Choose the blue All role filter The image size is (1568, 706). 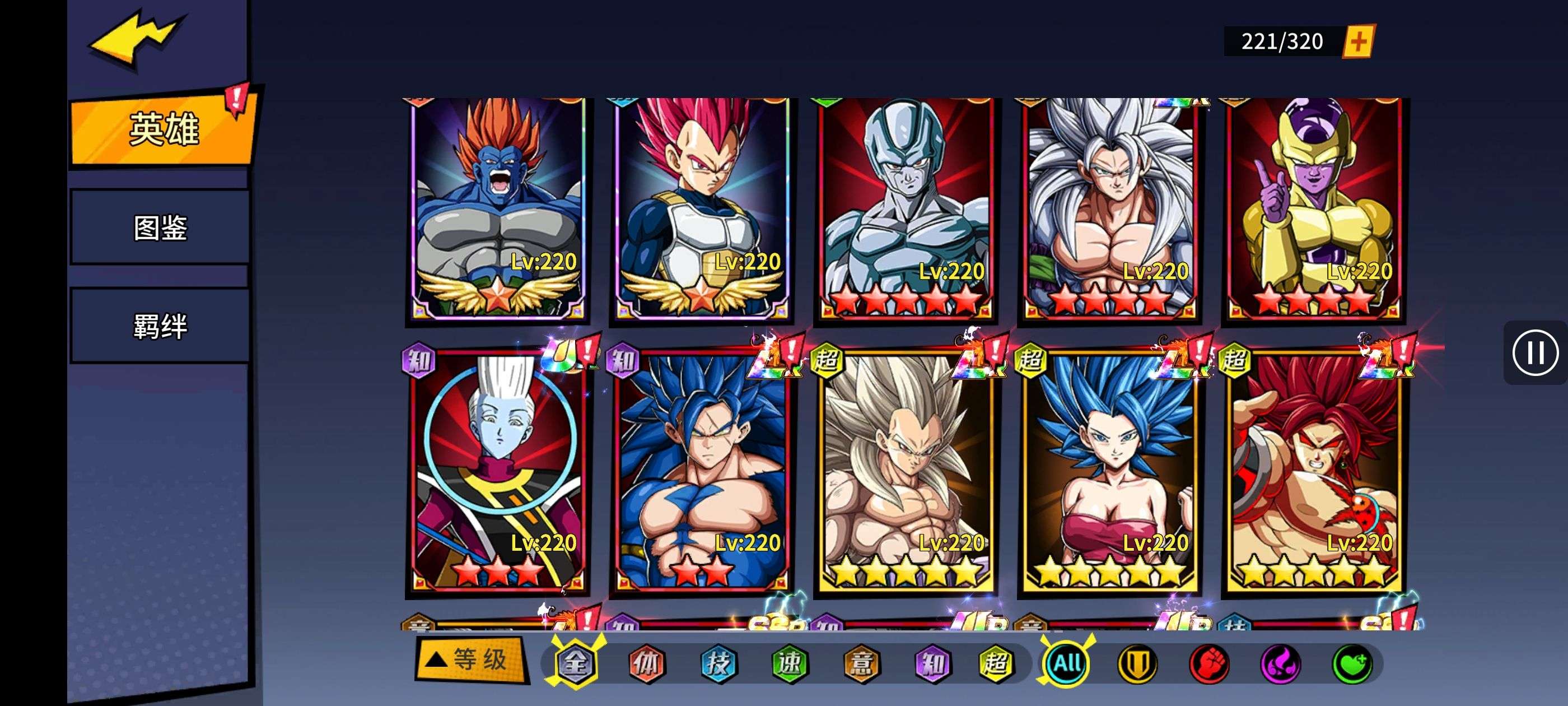click(x=1067, y=663)
